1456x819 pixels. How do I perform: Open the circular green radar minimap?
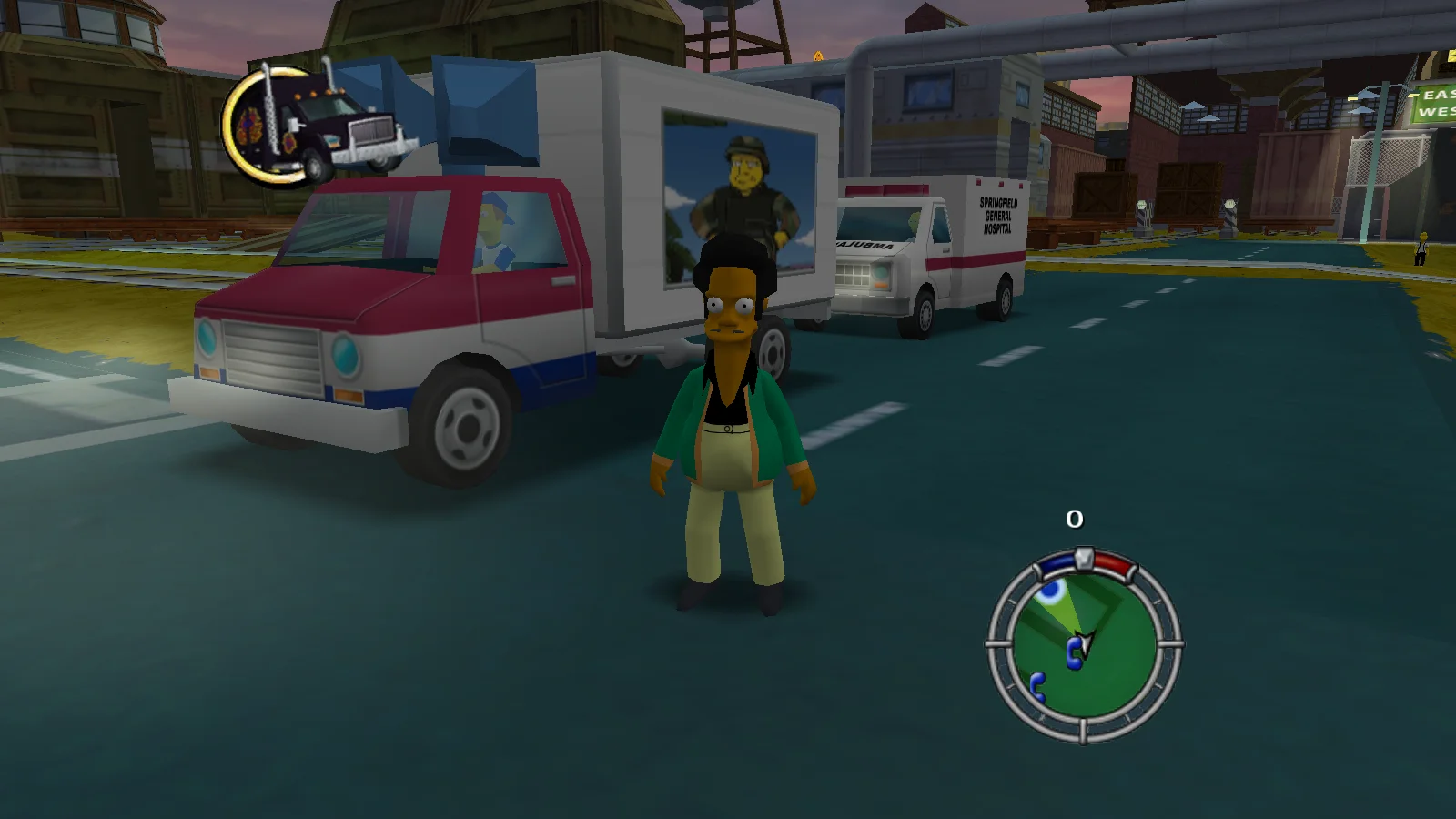point(1084,645)
